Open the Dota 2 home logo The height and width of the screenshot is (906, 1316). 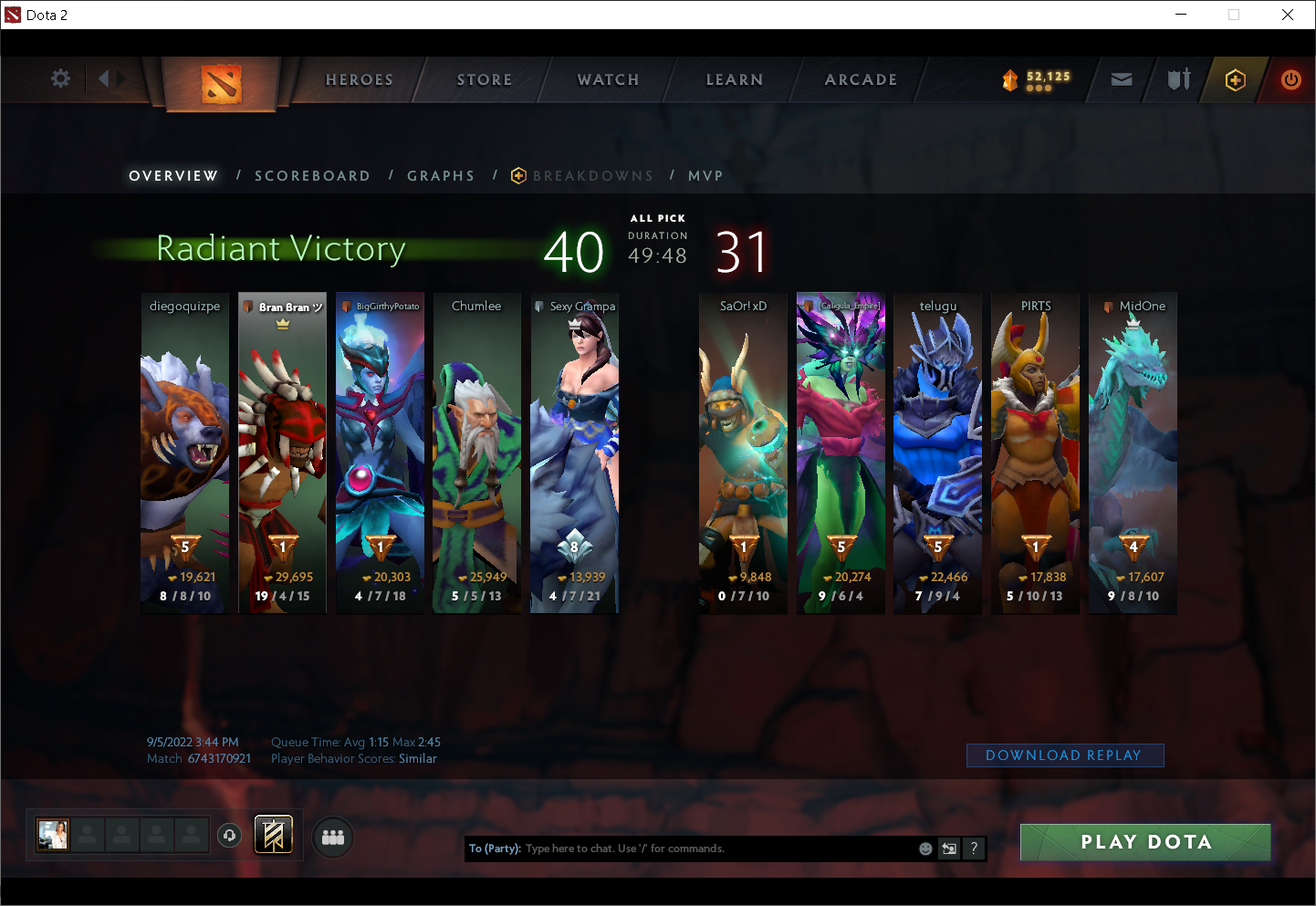219,80
